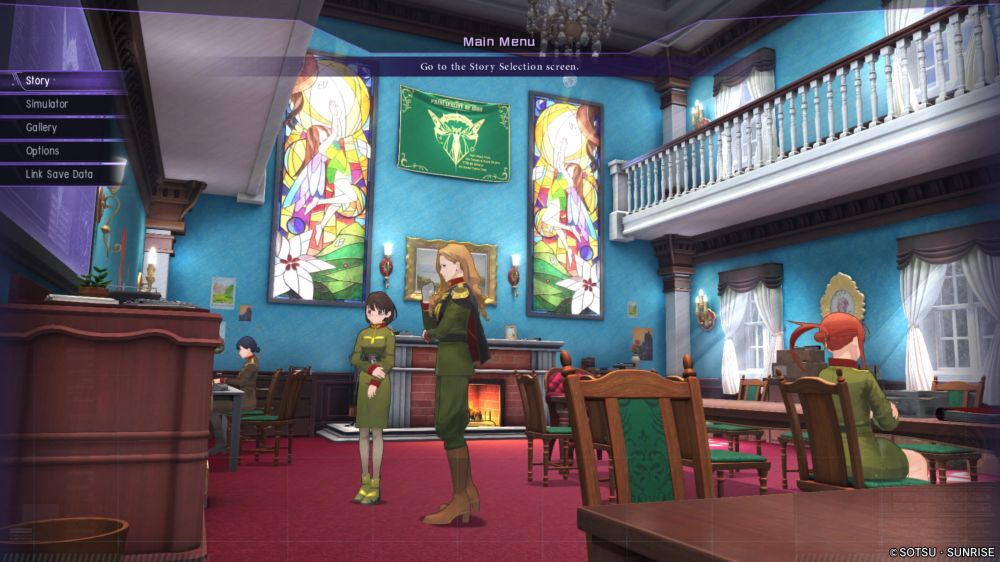This screenshot has width=1000, height=562.
Task: Go to the Gallery
Action: (42, 128)
